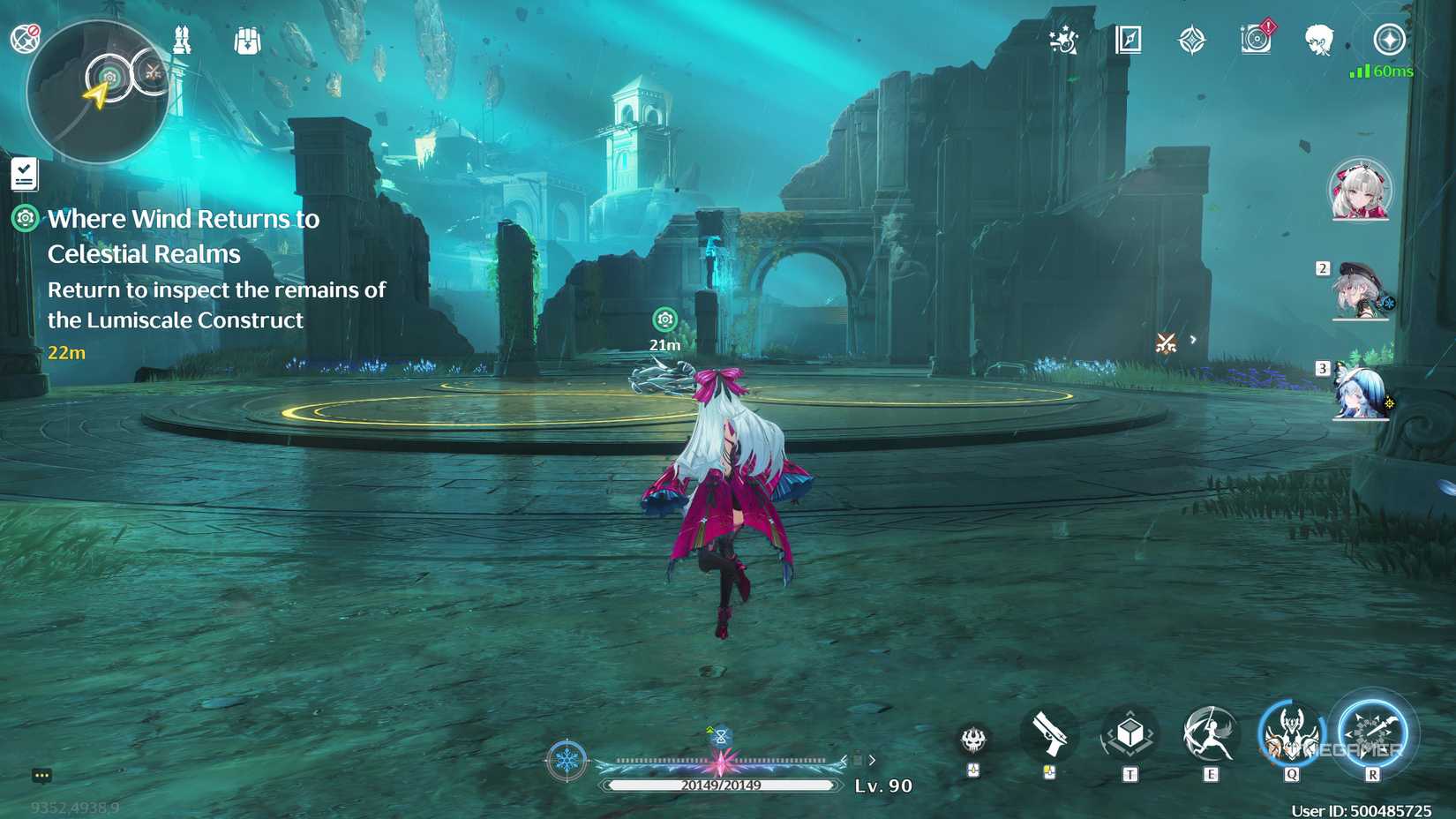Click the 21m quest waypoint marker
Viewport: 1456px width, 819px height.
[x=664, y=319]
